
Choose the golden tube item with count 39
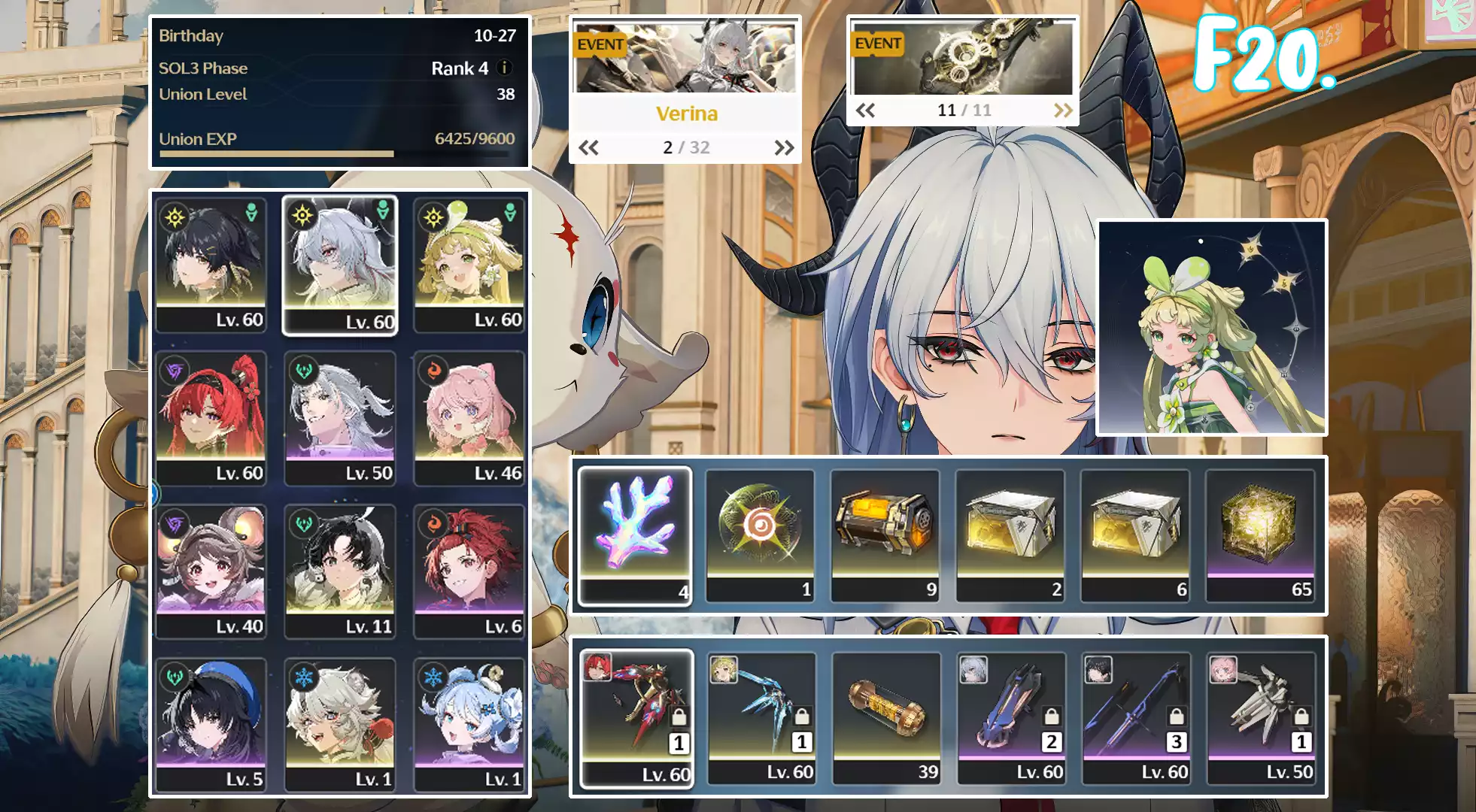pyautogui.click(x=886, y=718)
